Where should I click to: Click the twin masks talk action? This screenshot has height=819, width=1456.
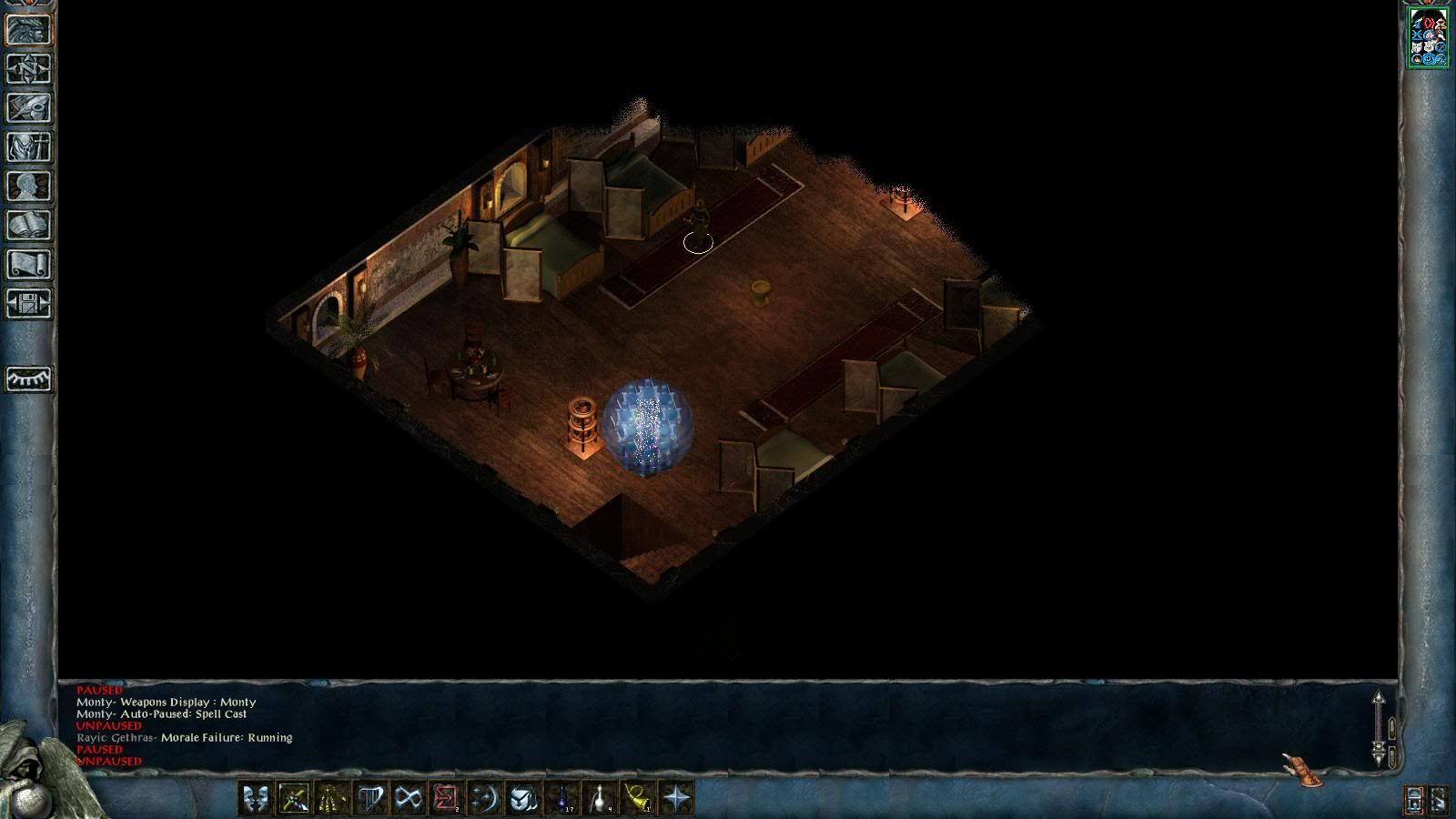pos(255,798)
